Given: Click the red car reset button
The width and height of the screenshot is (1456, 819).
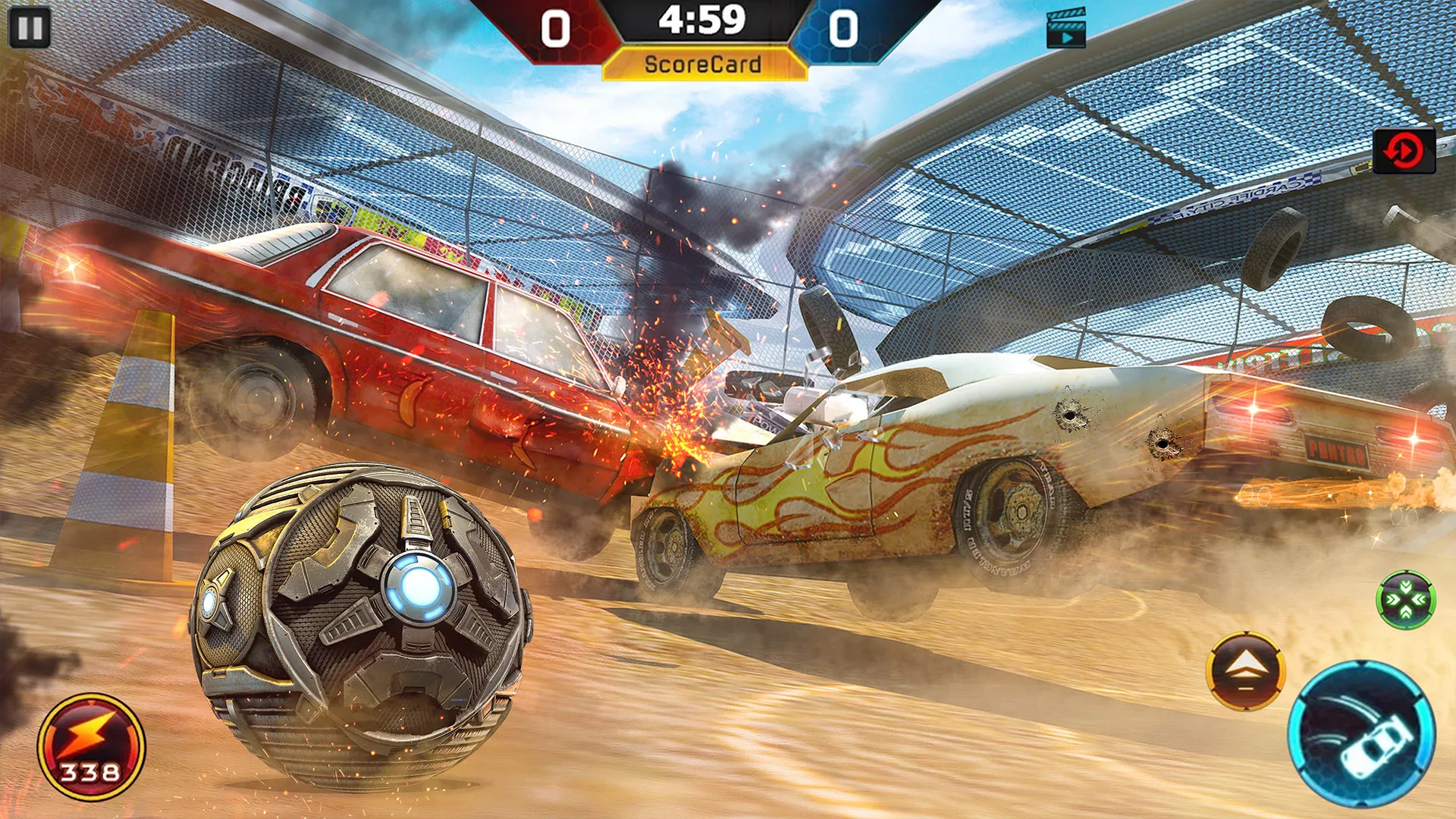Looking at the screenshot, I should pyautogui.click(x=1404, y=151).
